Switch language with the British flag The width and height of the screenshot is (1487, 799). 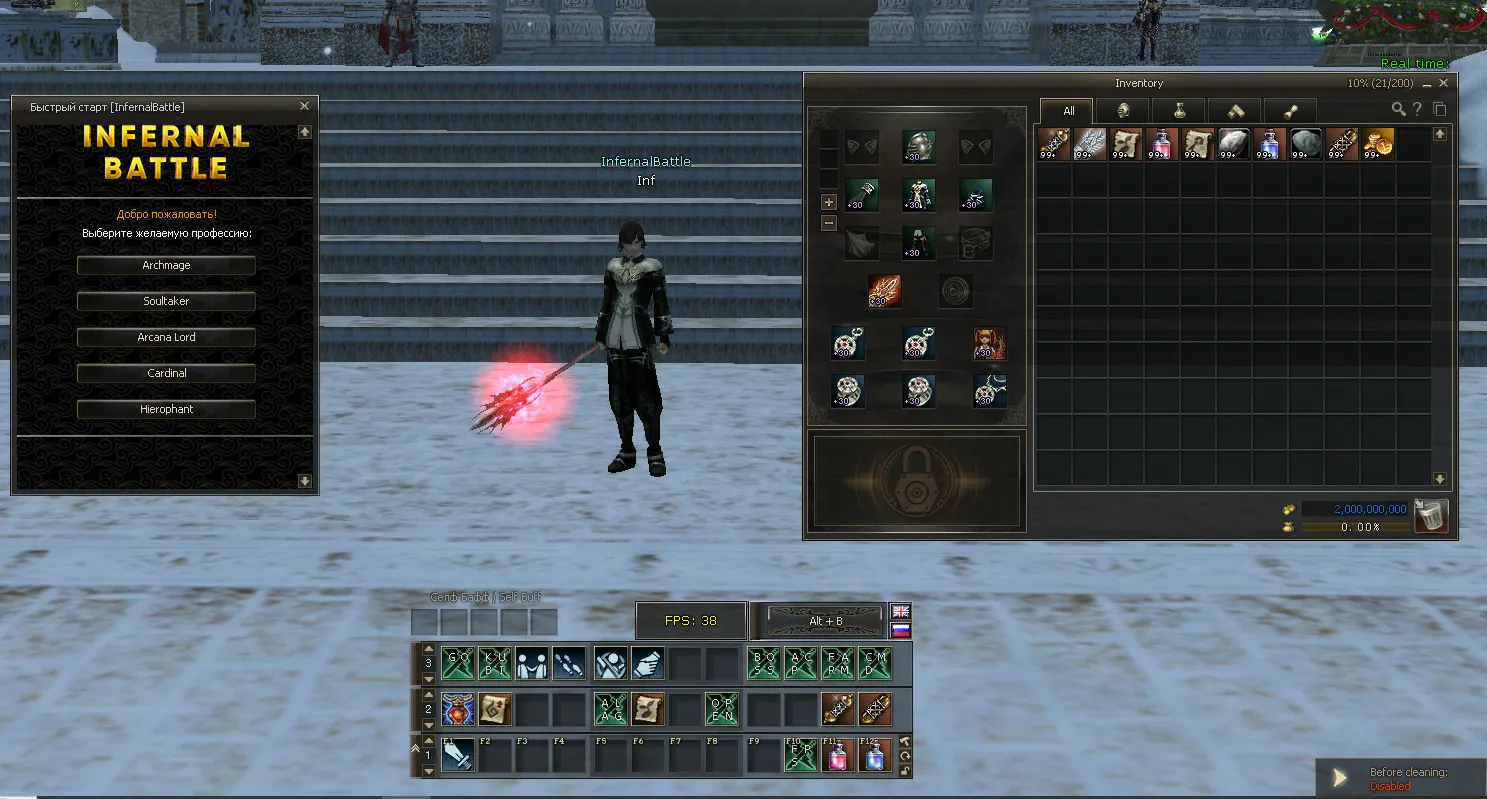coord(901,611)
